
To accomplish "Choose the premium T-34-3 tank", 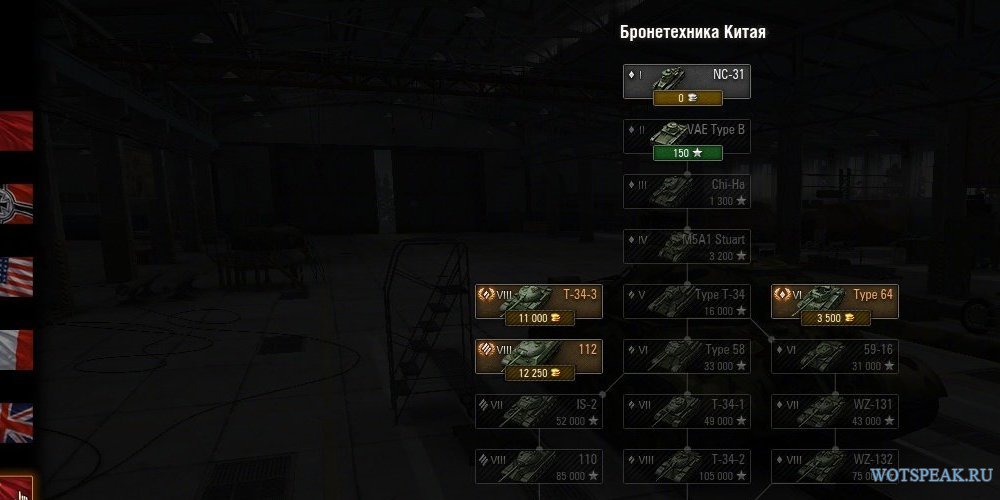I will (x=538, y=302).
